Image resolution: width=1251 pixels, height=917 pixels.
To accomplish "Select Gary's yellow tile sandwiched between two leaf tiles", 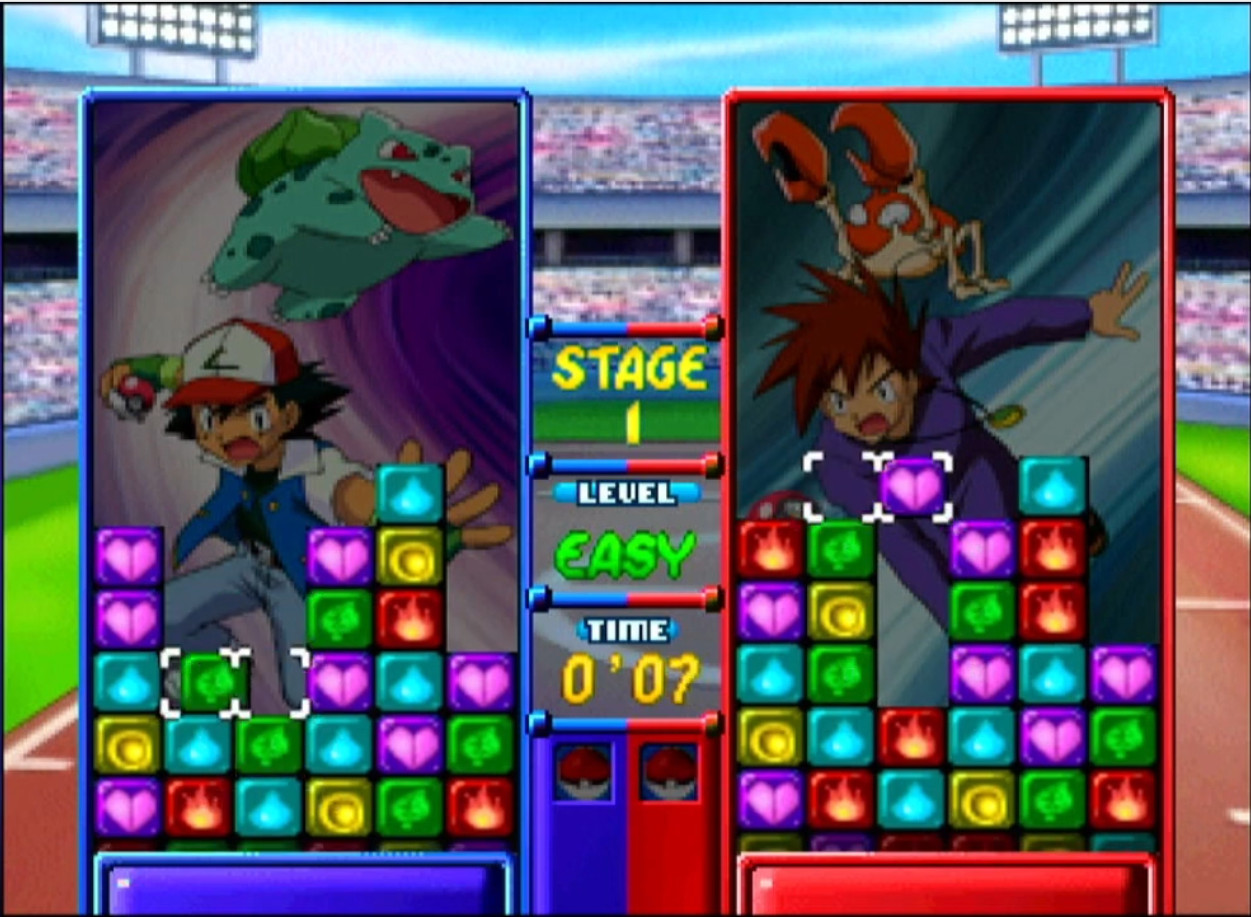I will coord(841,611).
